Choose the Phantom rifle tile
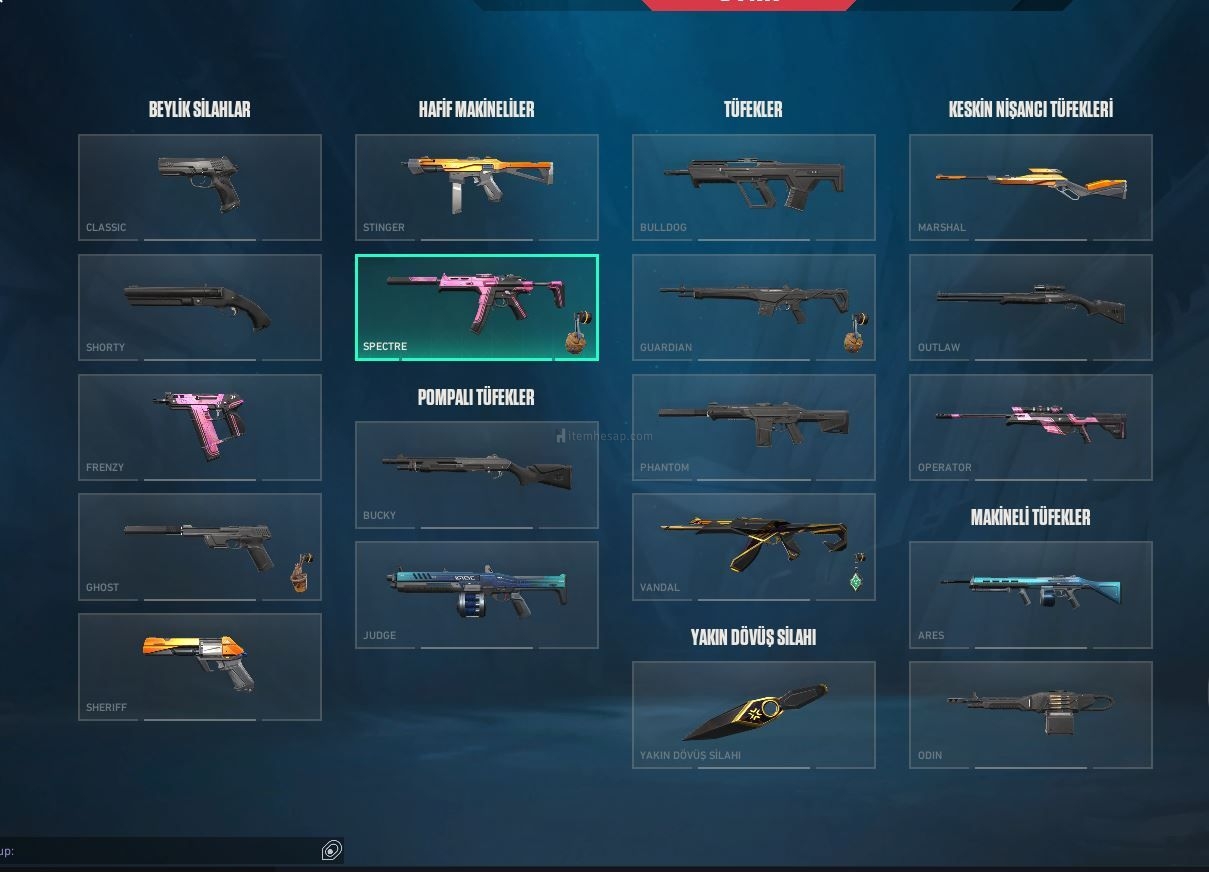This screenshot has height=872, width=1209. (x=754, y=427)
